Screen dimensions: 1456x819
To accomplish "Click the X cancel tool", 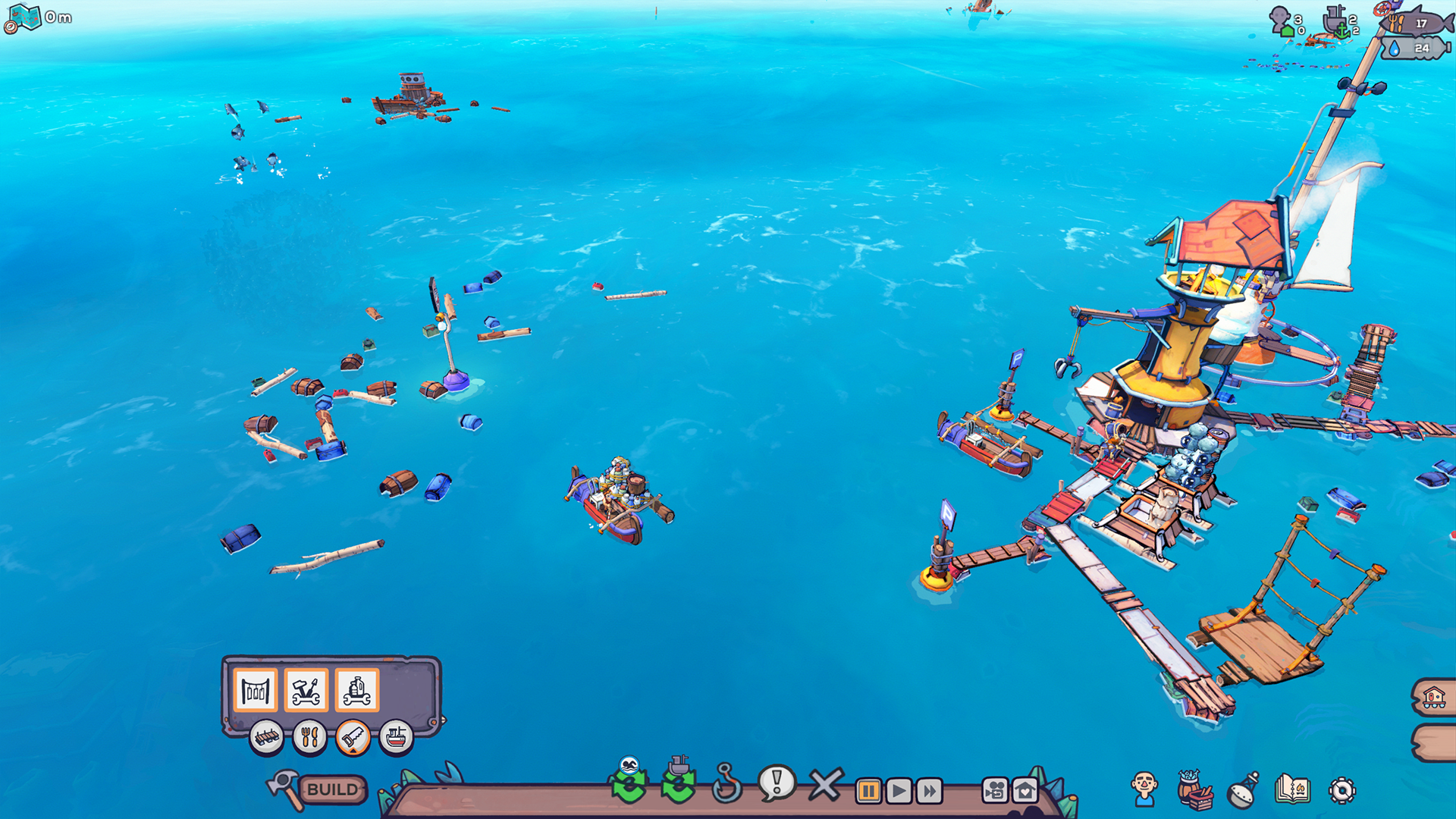I will click(x=825, y=785).
